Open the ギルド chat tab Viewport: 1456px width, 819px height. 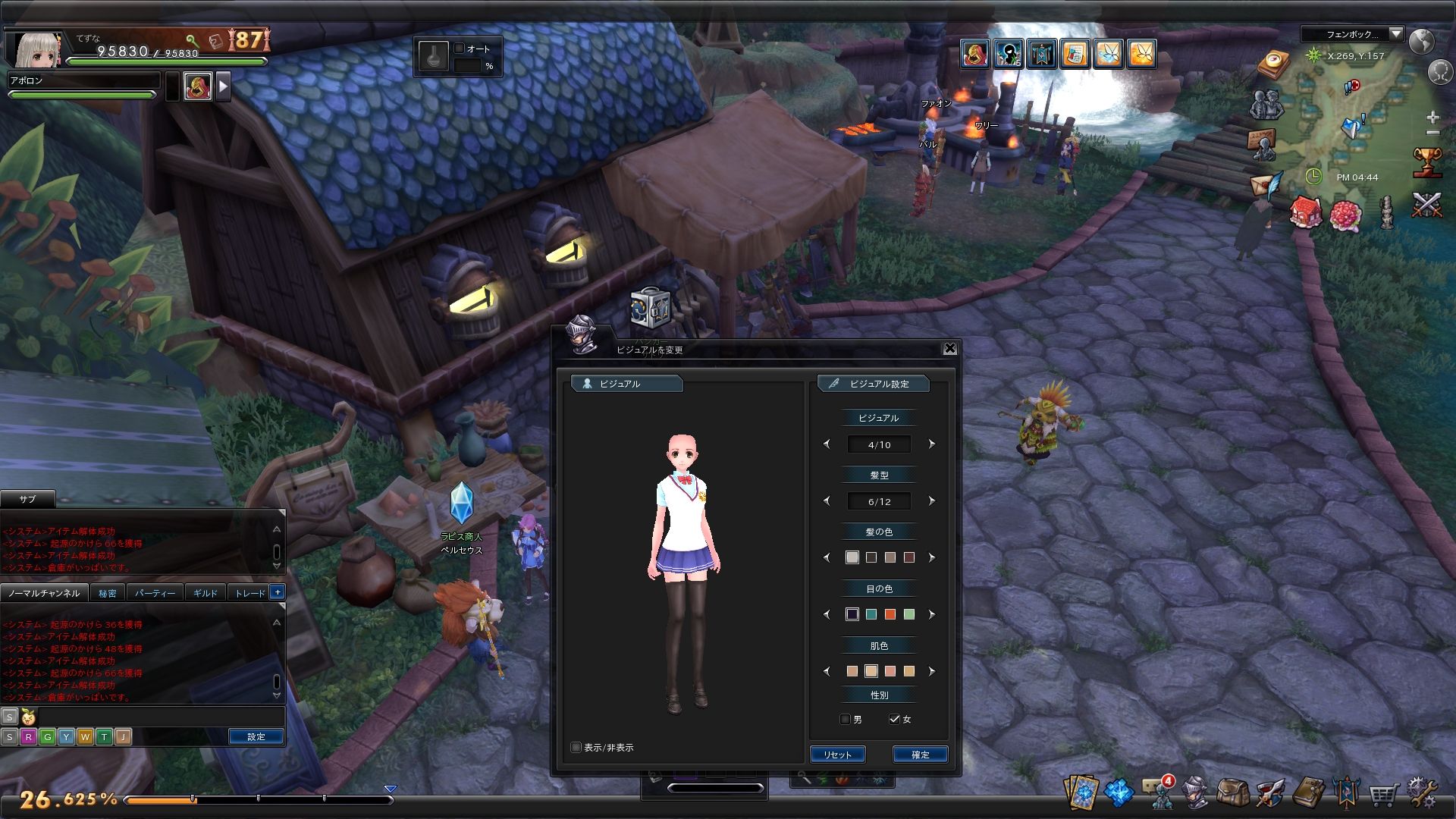coord(205,593)
